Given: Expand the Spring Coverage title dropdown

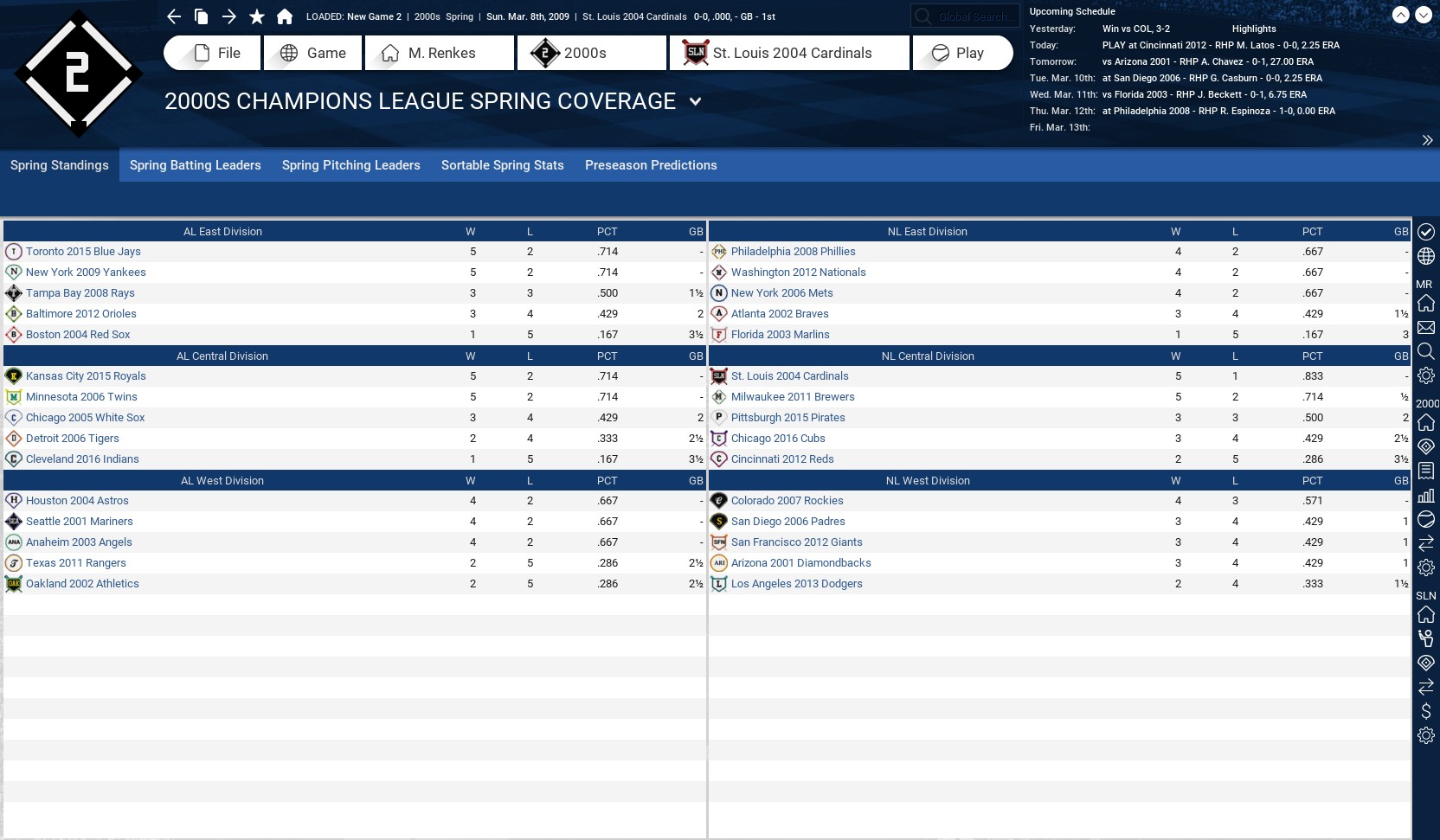Looking at the screenshot, I should tap(695, 102).
